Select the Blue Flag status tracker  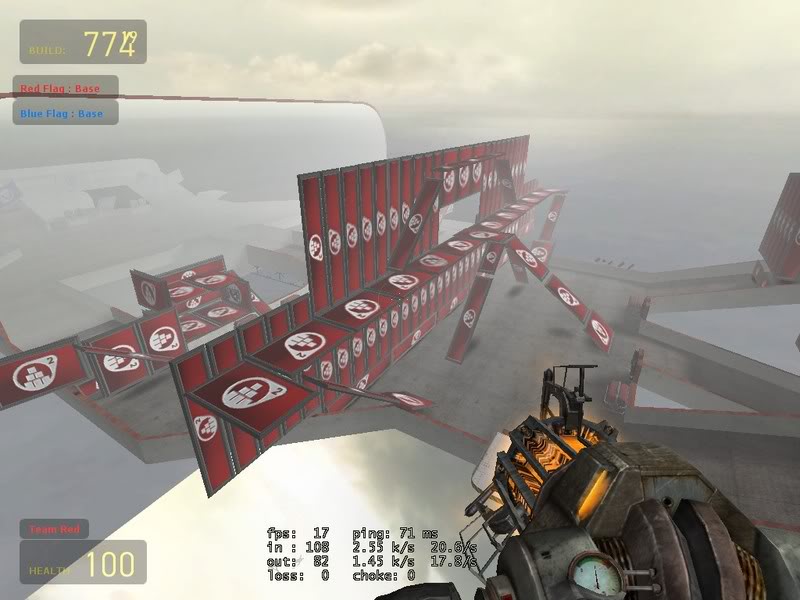click(65, 113)
